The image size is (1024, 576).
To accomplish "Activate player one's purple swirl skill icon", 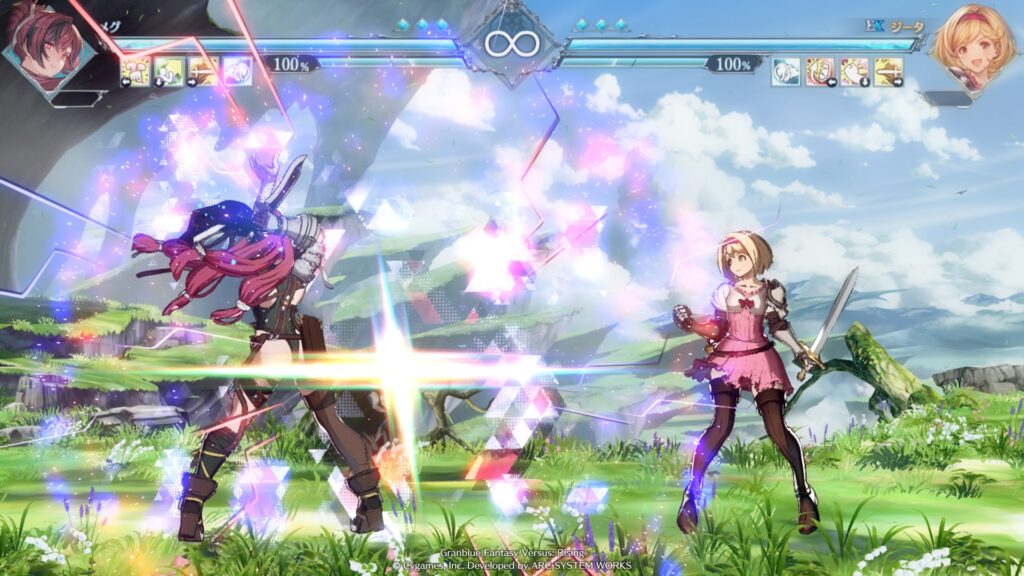I will 237,70.
